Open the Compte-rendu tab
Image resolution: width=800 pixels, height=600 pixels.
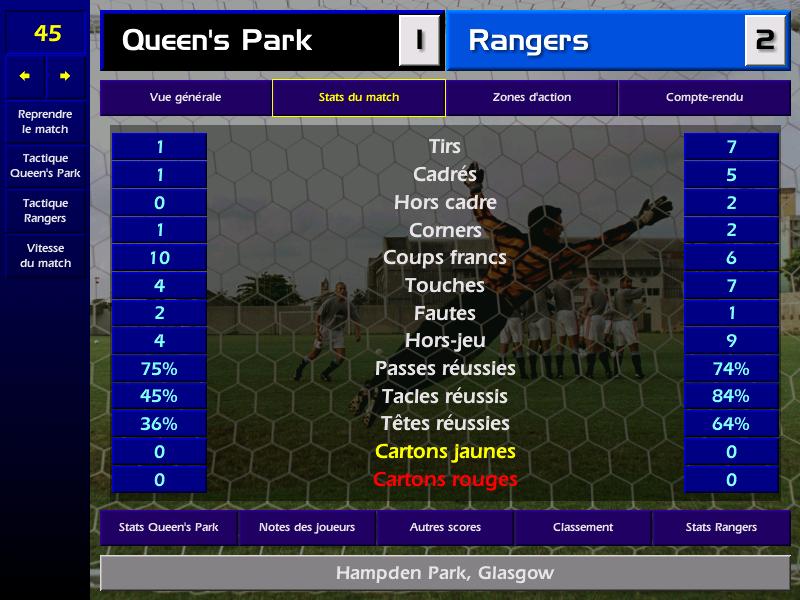pos(704,98)
